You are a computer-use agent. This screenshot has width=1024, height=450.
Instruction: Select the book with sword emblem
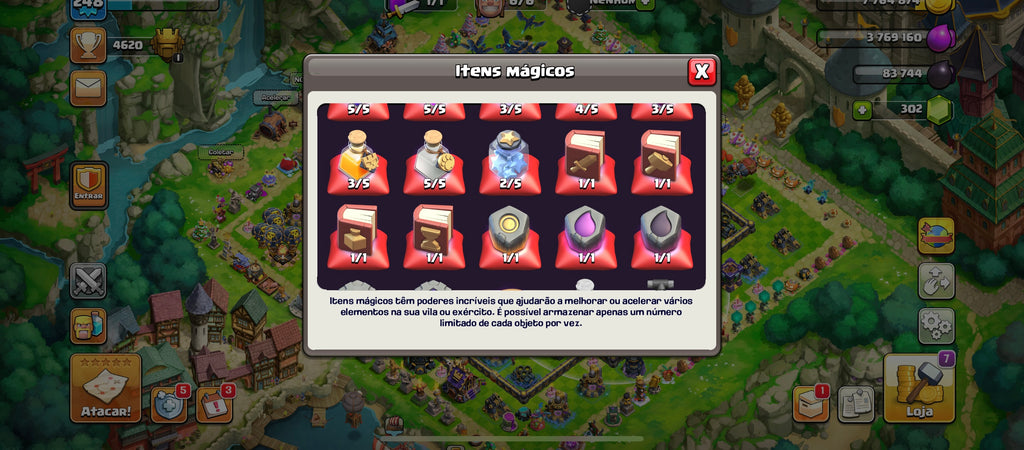click(x=585, y=158)
